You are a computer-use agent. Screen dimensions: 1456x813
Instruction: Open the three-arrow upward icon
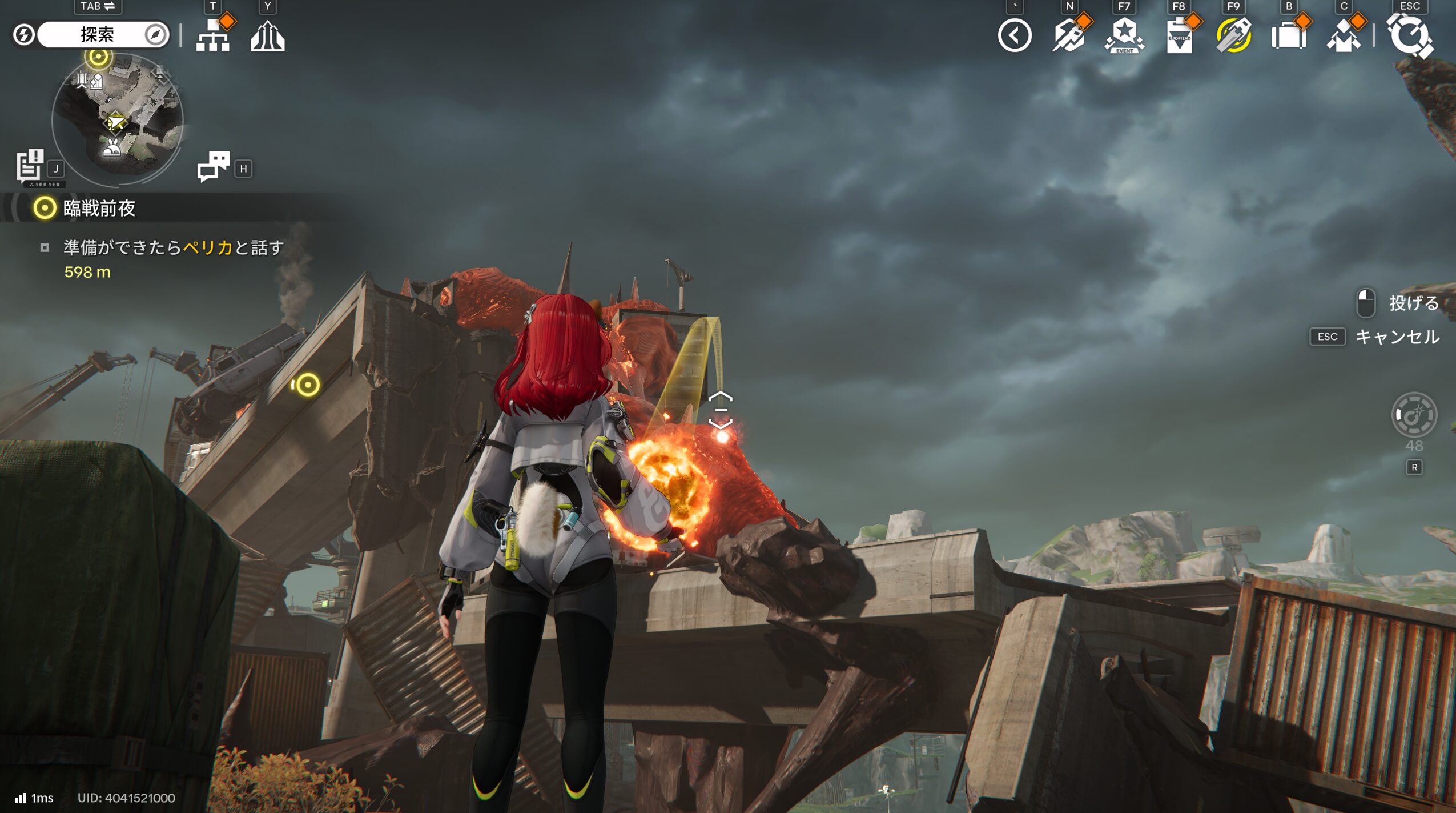tap(267, 36)
